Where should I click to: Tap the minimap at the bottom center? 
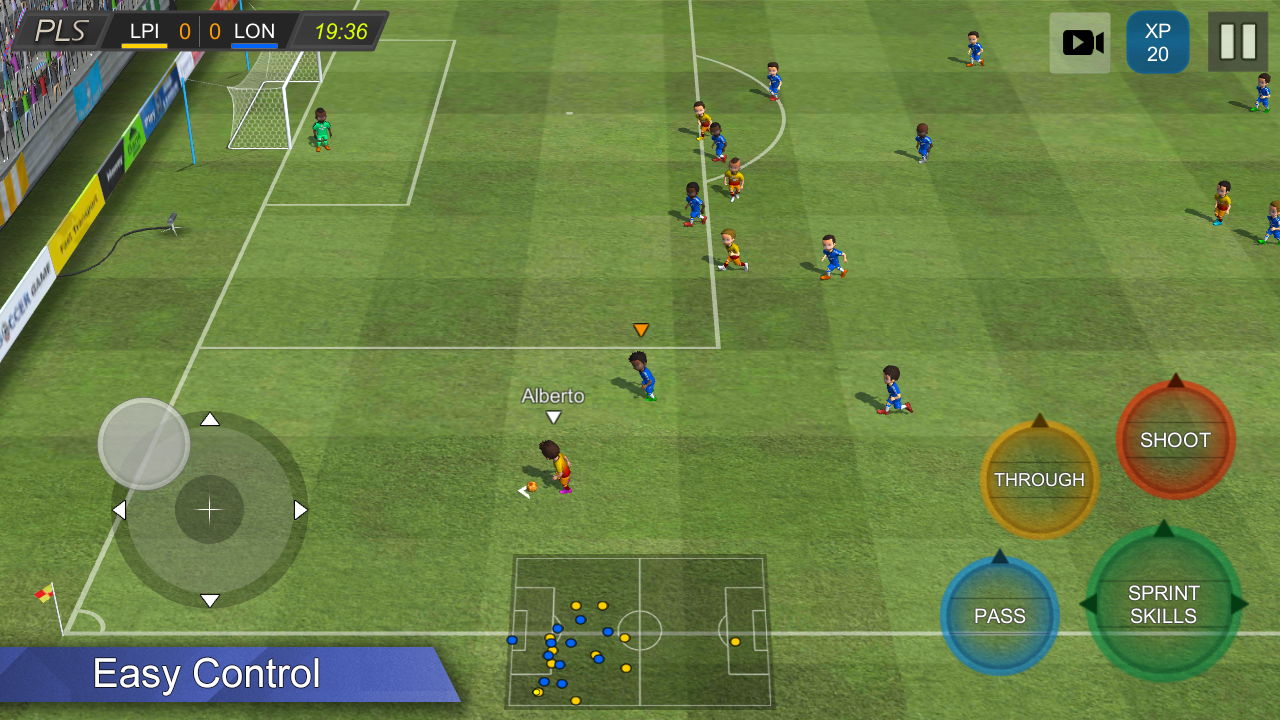coord(639,630)
